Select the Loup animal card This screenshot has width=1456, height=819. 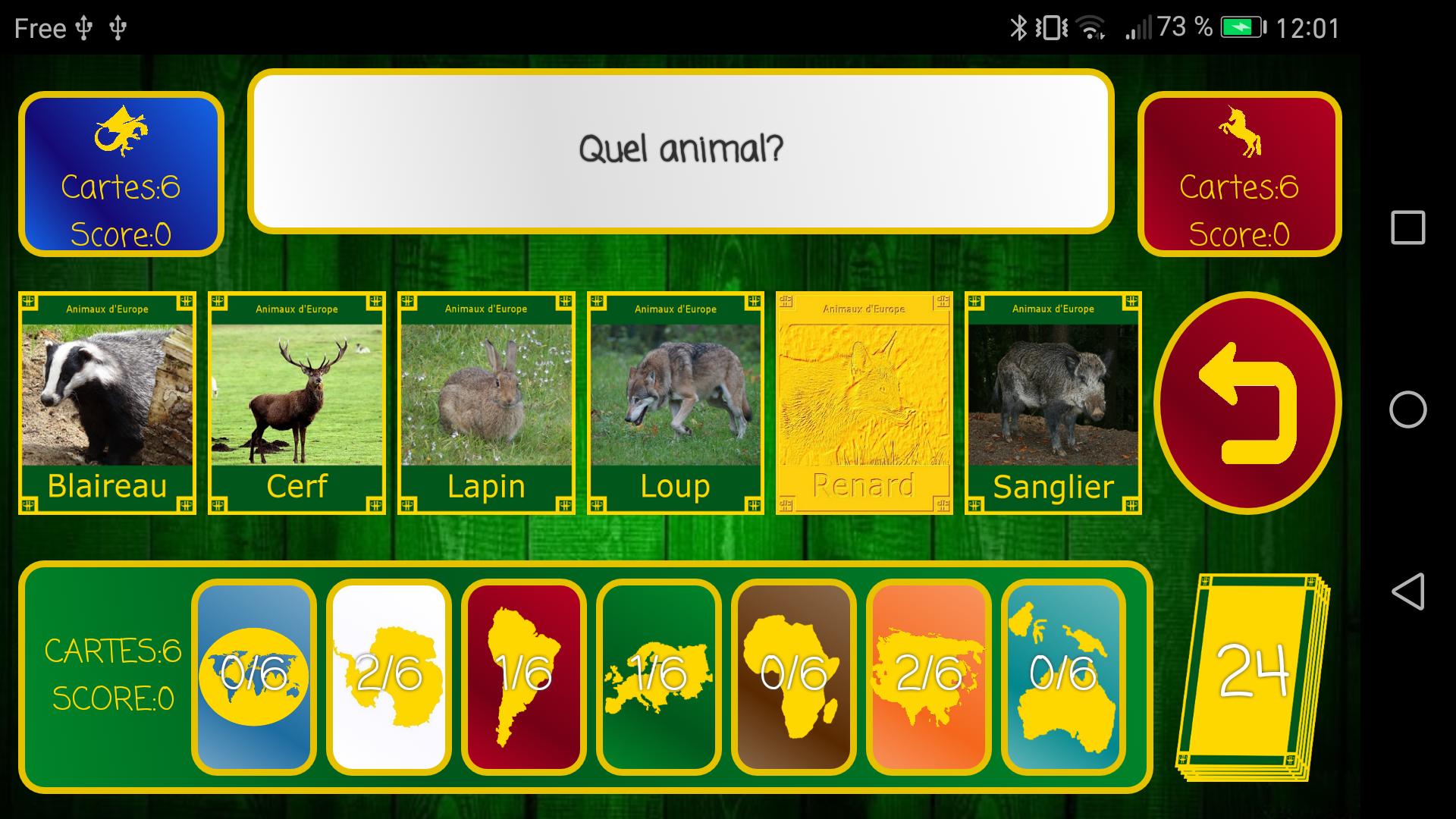[674, 403]
